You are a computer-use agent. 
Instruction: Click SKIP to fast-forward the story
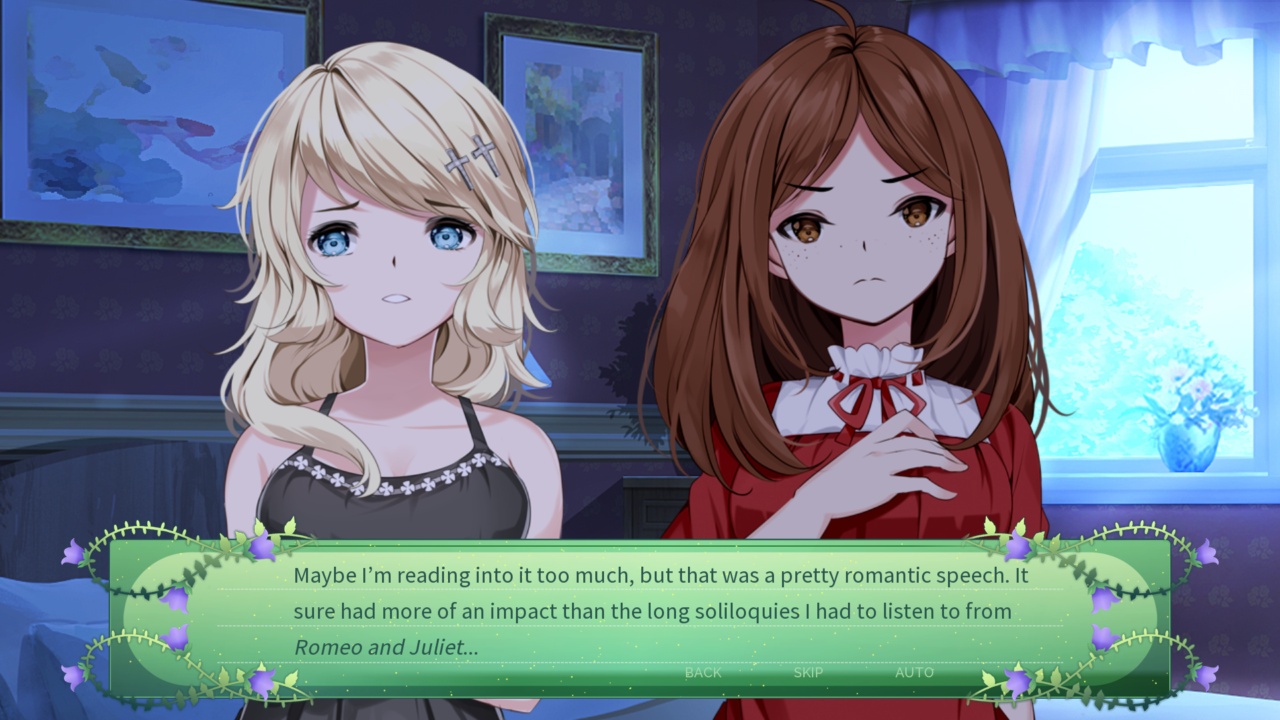pyautogui.click(x=808, y=673)
